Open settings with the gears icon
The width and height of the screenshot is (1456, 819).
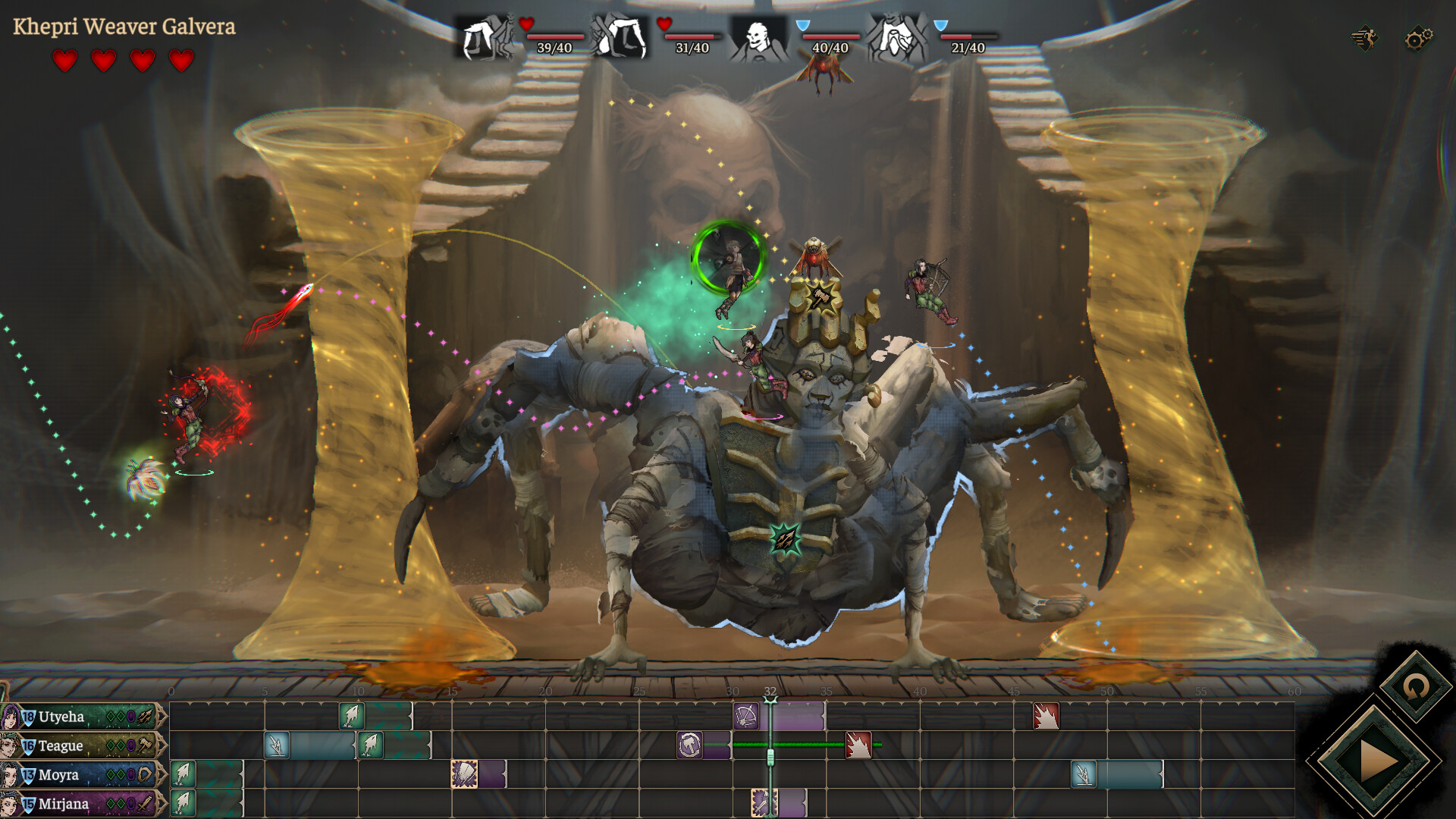[1418, 38]
